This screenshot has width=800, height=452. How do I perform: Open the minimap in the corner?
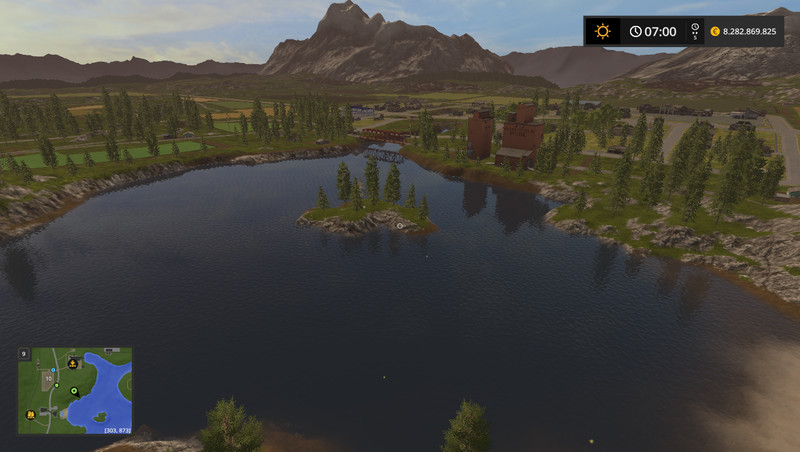[75, 391]
